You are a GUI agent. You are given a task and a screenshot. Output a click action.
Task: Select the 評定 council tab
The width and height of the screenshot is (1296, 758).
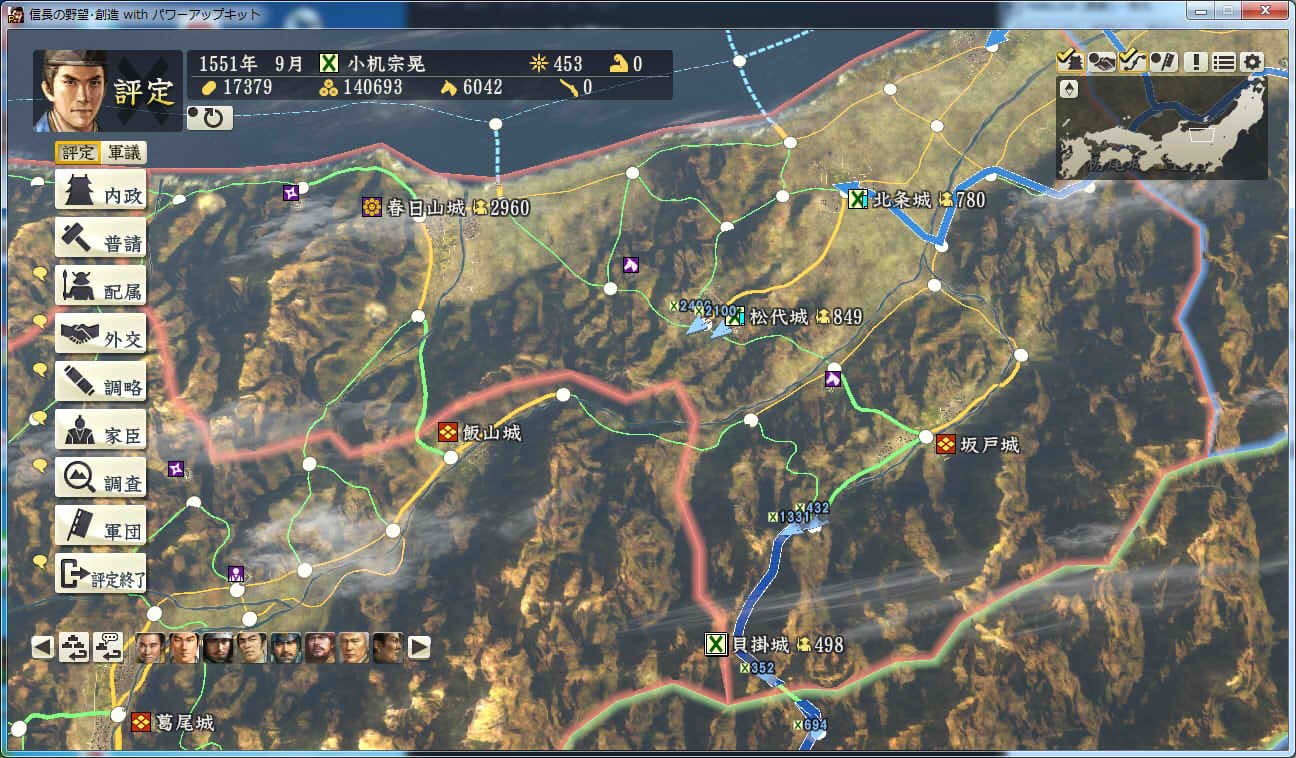click(78, 153)
